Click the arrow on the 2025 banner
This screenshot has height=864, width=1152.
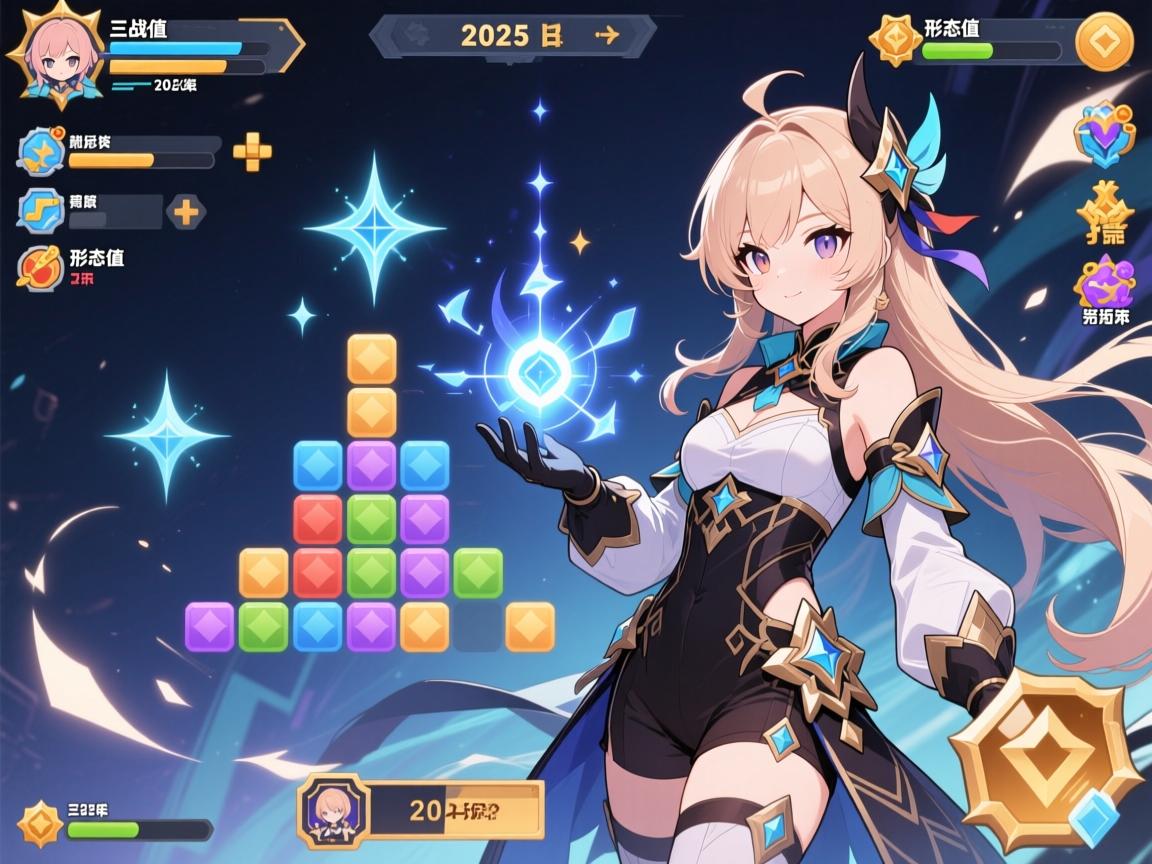606,35
